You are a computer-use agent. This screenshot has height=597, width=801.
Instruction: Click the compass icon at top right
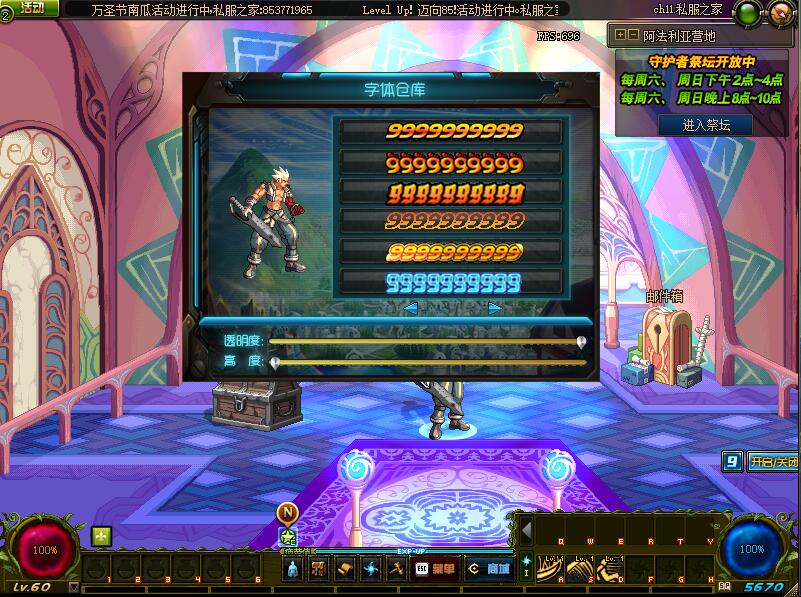click(778, 13)
